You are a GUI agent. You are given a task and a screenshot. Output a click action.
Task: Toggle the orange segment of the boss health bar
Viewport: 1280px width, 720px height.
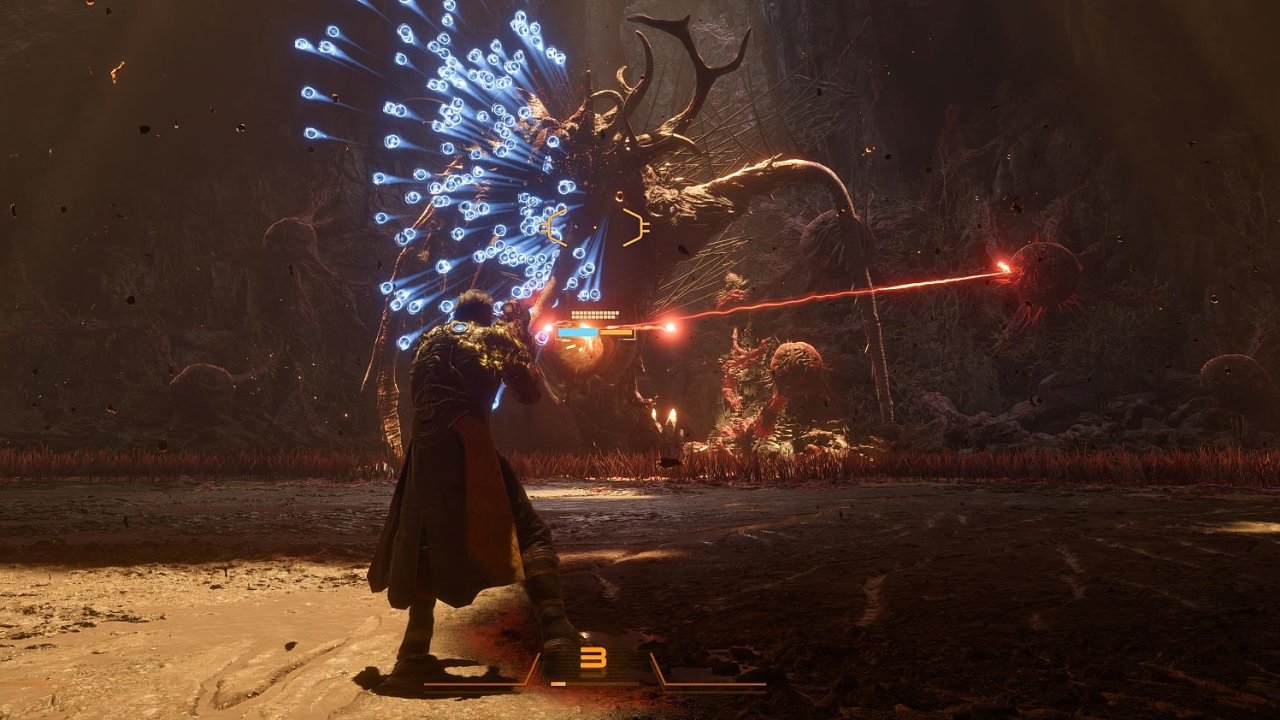616,332
